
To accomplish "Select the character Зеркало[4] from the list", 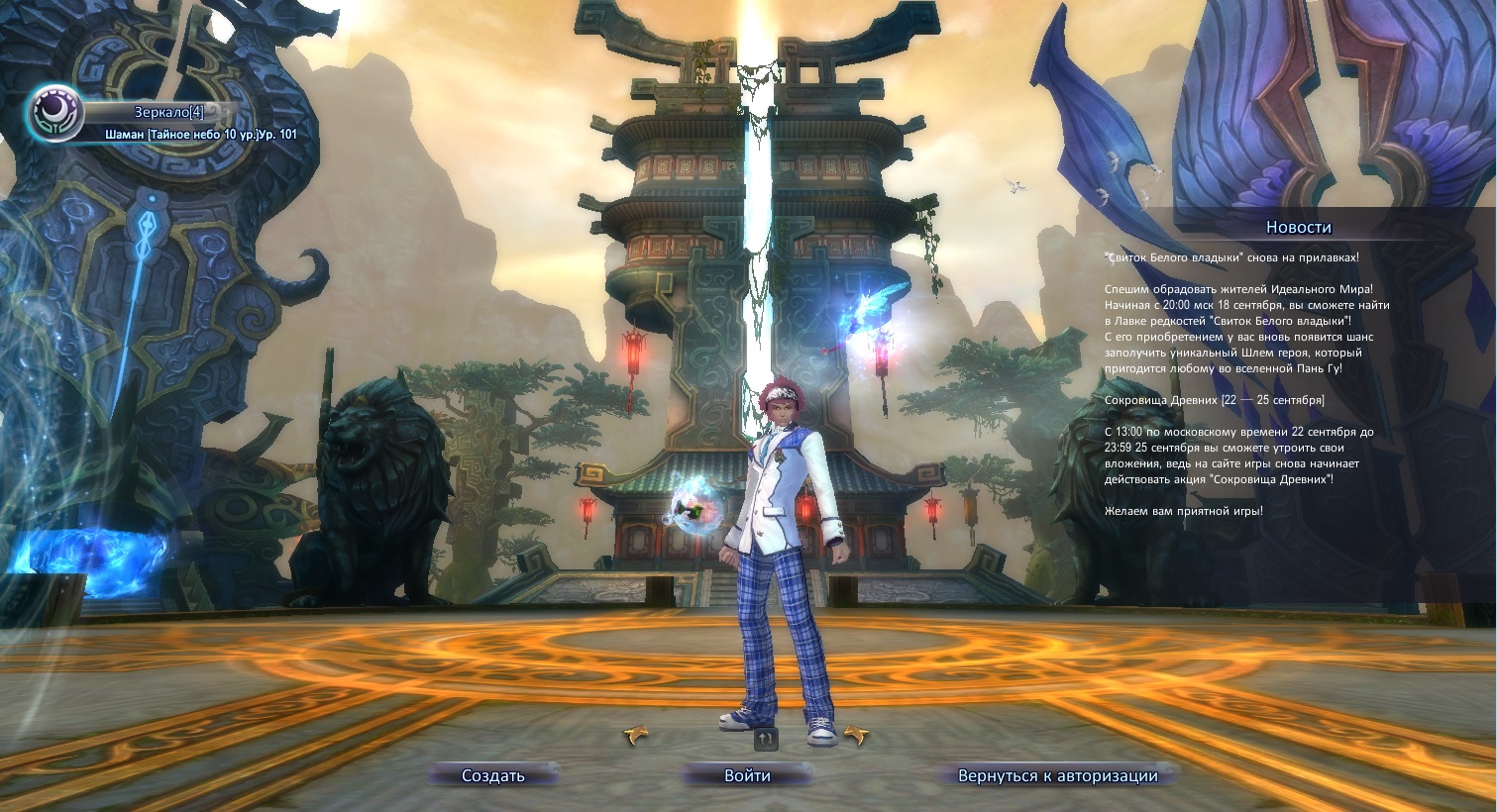I will pyautogui.click(x=167, y=113).
